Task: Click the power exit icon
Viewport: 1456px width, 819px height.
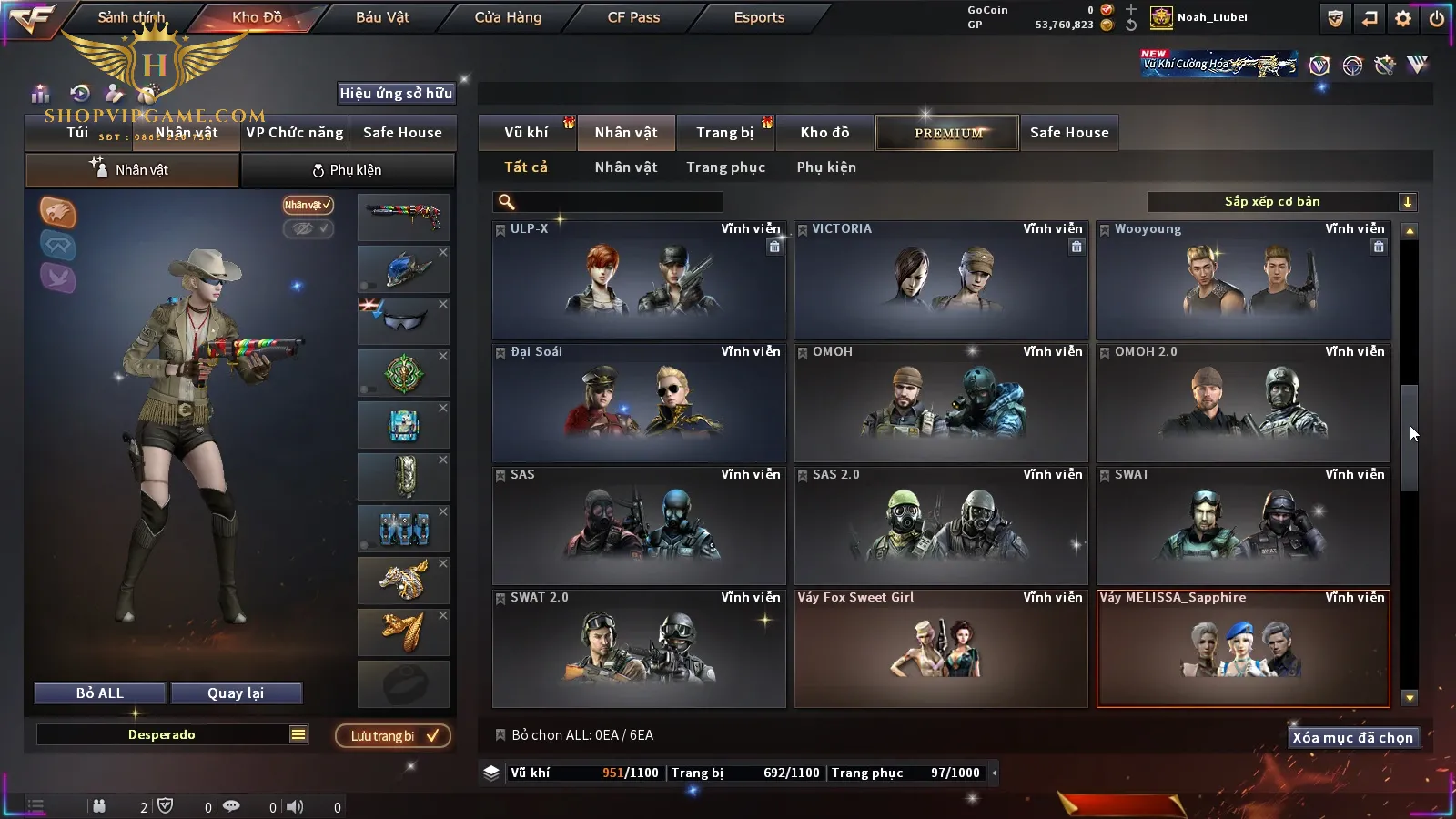Action: coord(1437,18)
